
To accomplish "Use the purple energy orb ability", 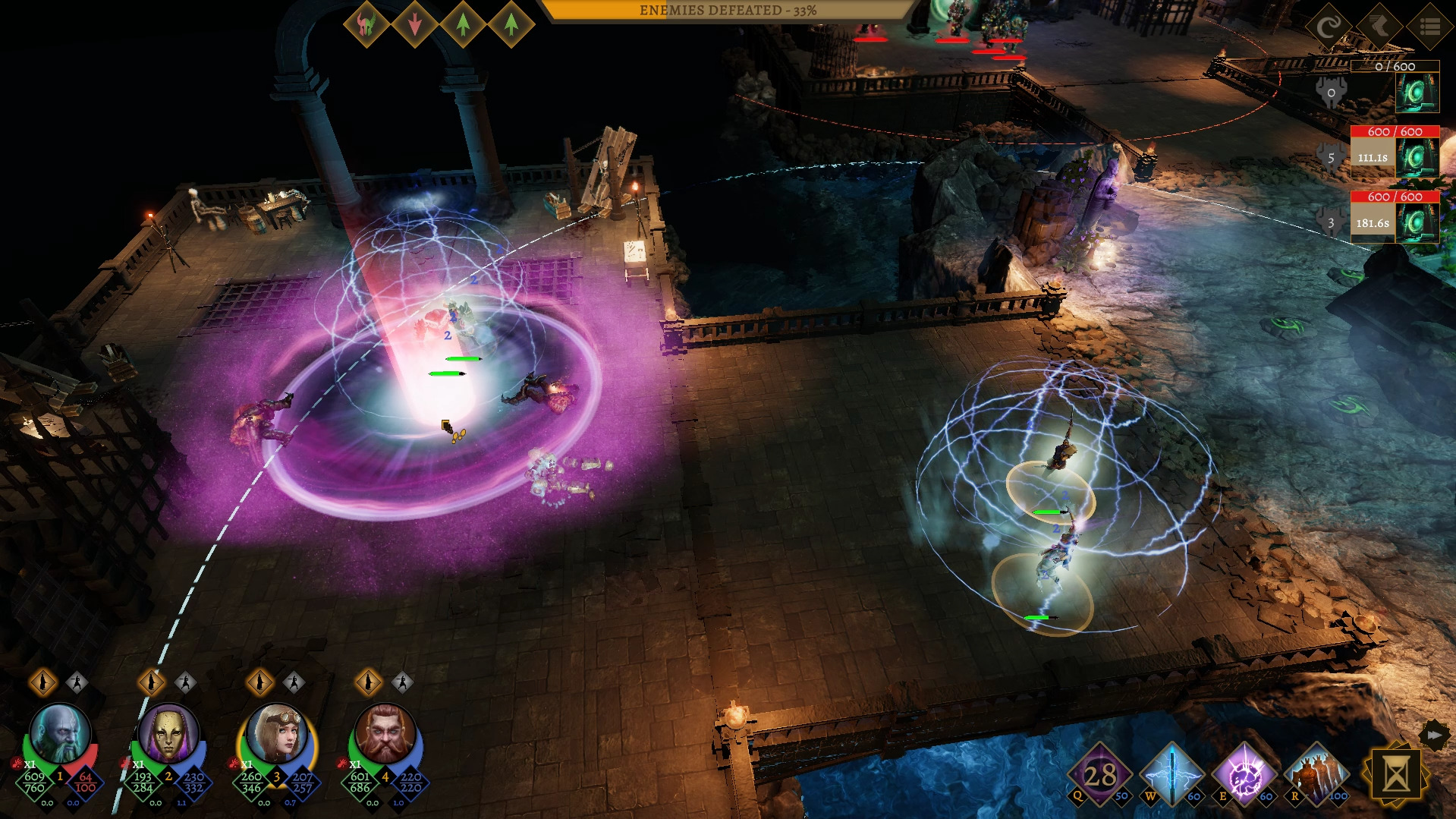I will [x=1244, y=775].
